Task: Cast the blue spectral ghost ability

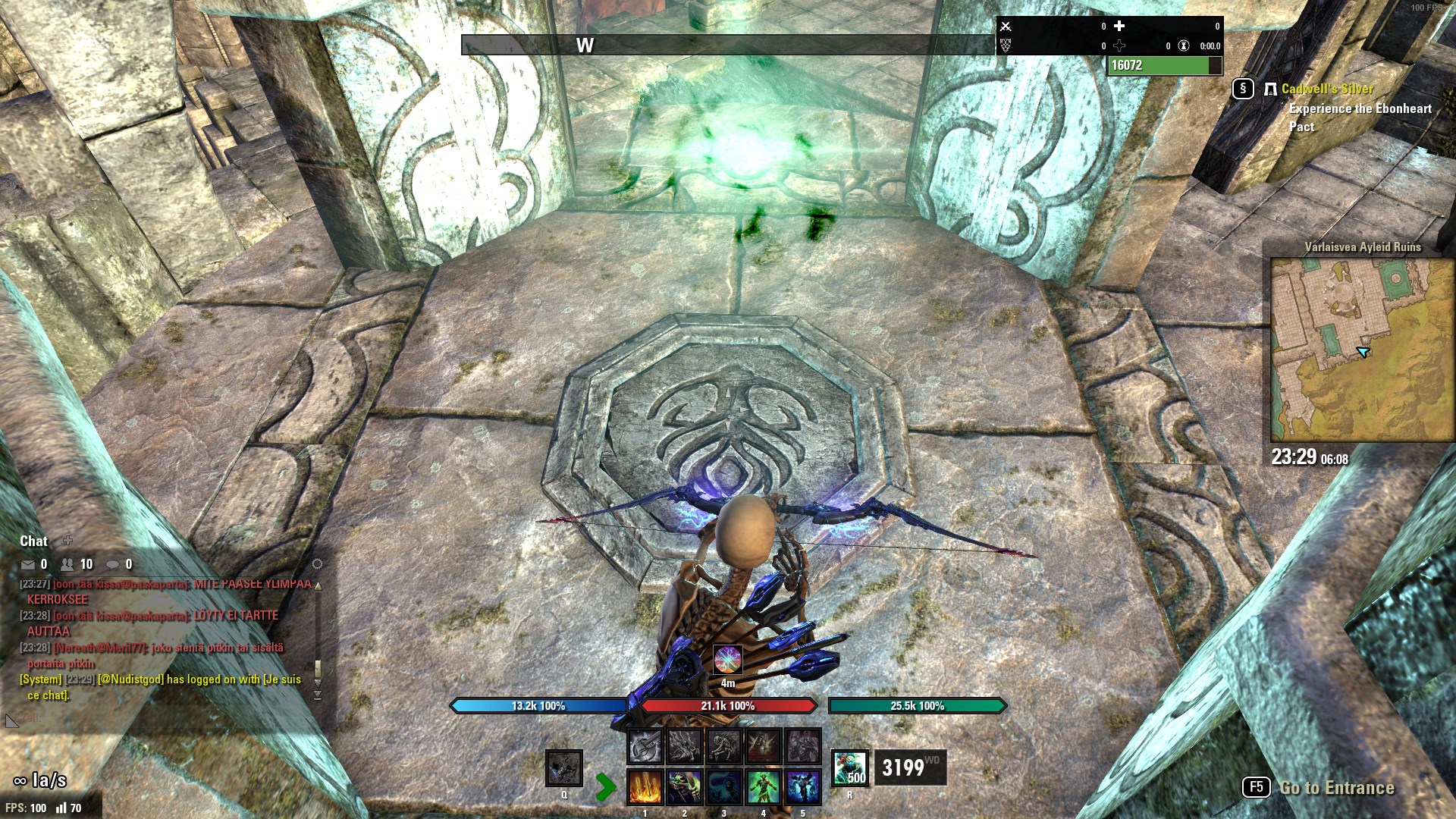Action: (x=724, y=787)
